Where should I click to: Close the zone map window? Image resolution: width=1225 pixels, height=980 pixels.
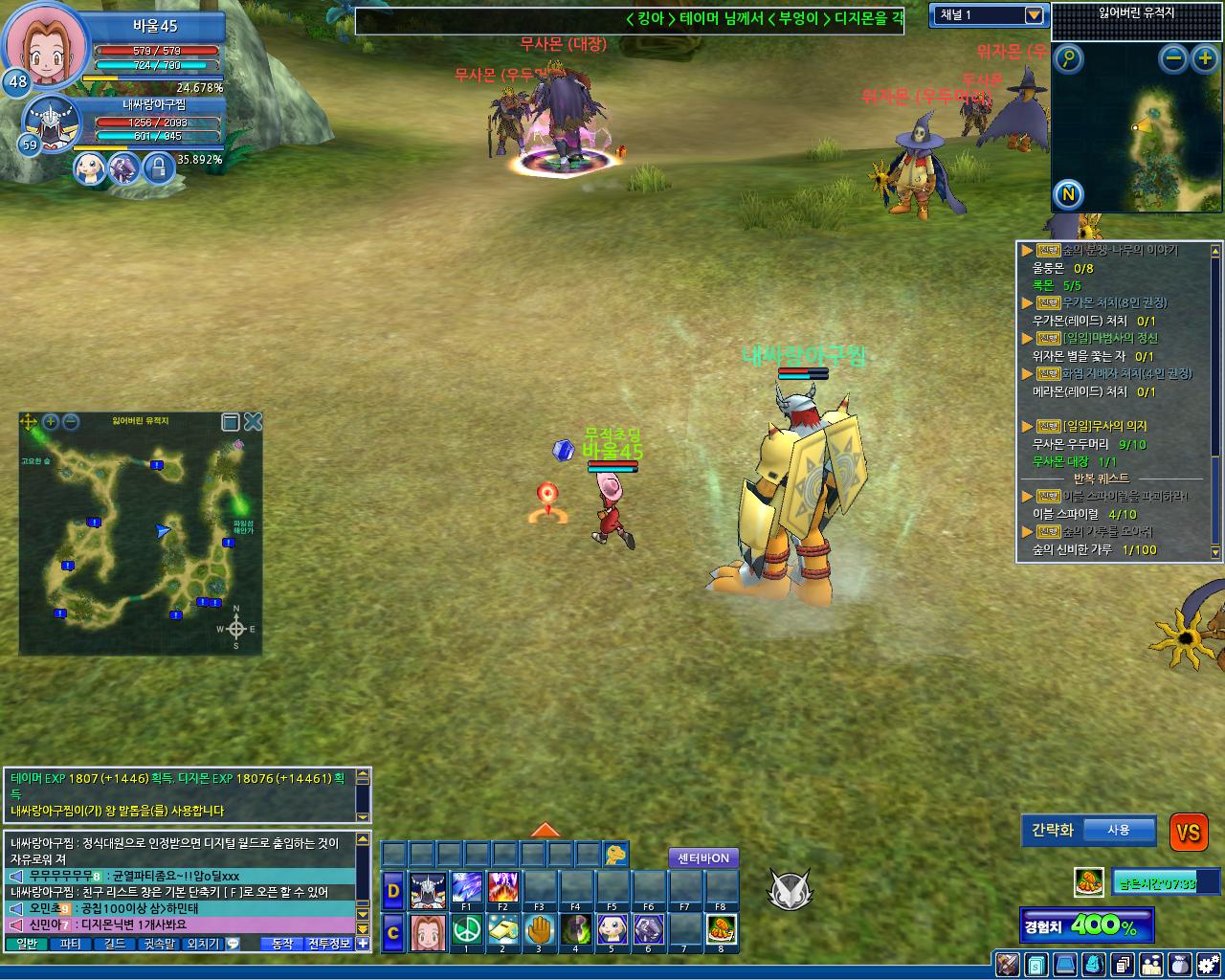pyautogui.click(x=253, y=422)
